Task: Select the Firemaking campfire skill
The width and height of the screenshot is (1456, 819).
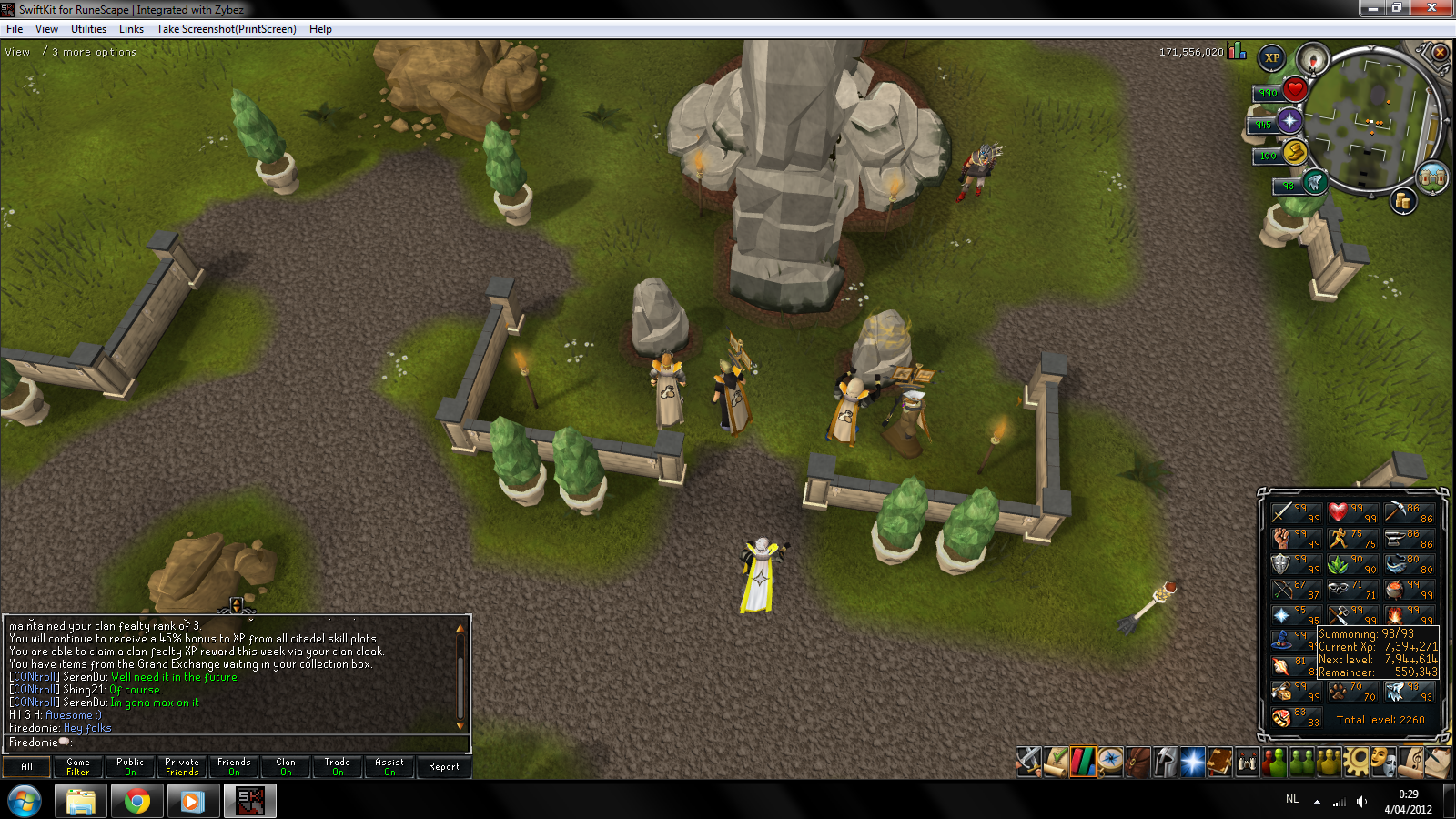Action: point(1395,616)
